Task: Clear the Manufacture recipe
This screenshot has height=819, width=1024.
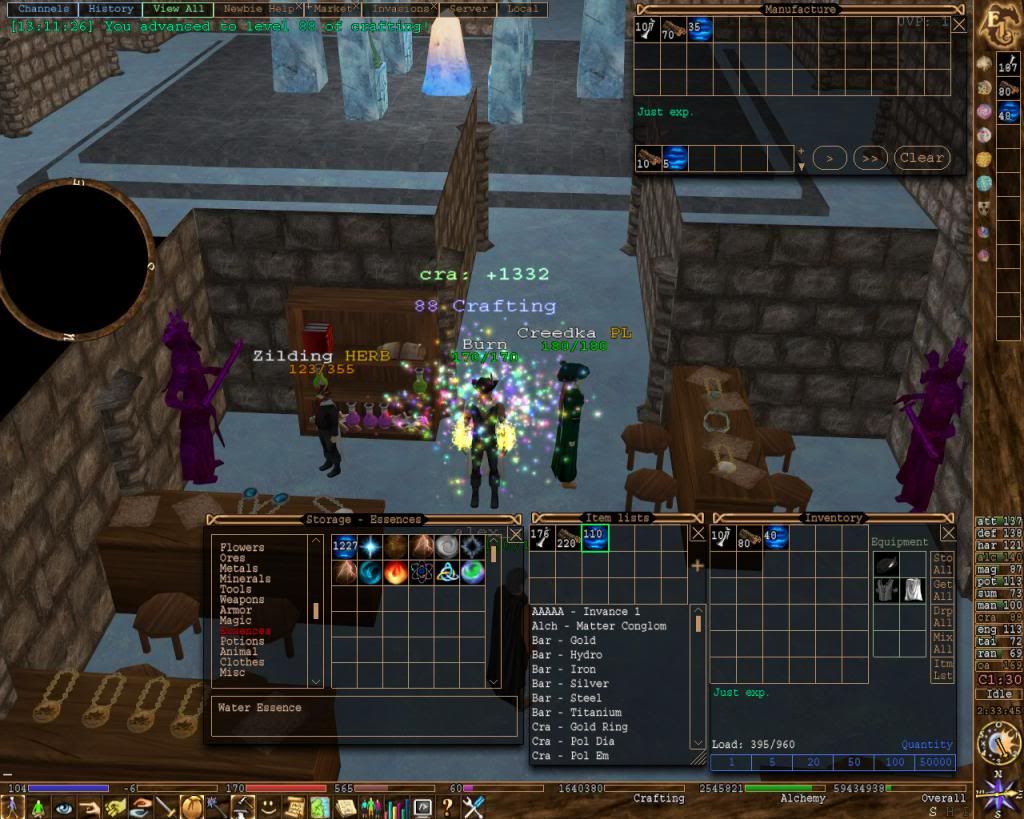Action: [920, 158]
